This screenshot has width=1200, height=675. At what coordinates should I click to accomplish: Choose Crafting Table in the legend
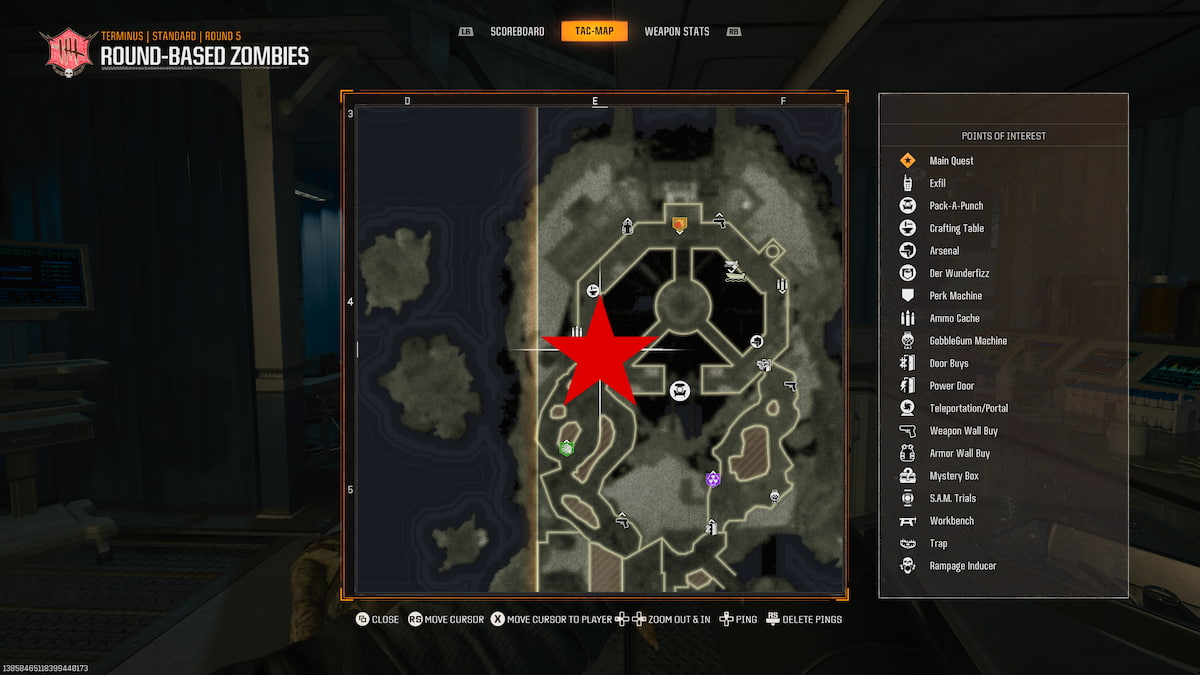[956, 228]
